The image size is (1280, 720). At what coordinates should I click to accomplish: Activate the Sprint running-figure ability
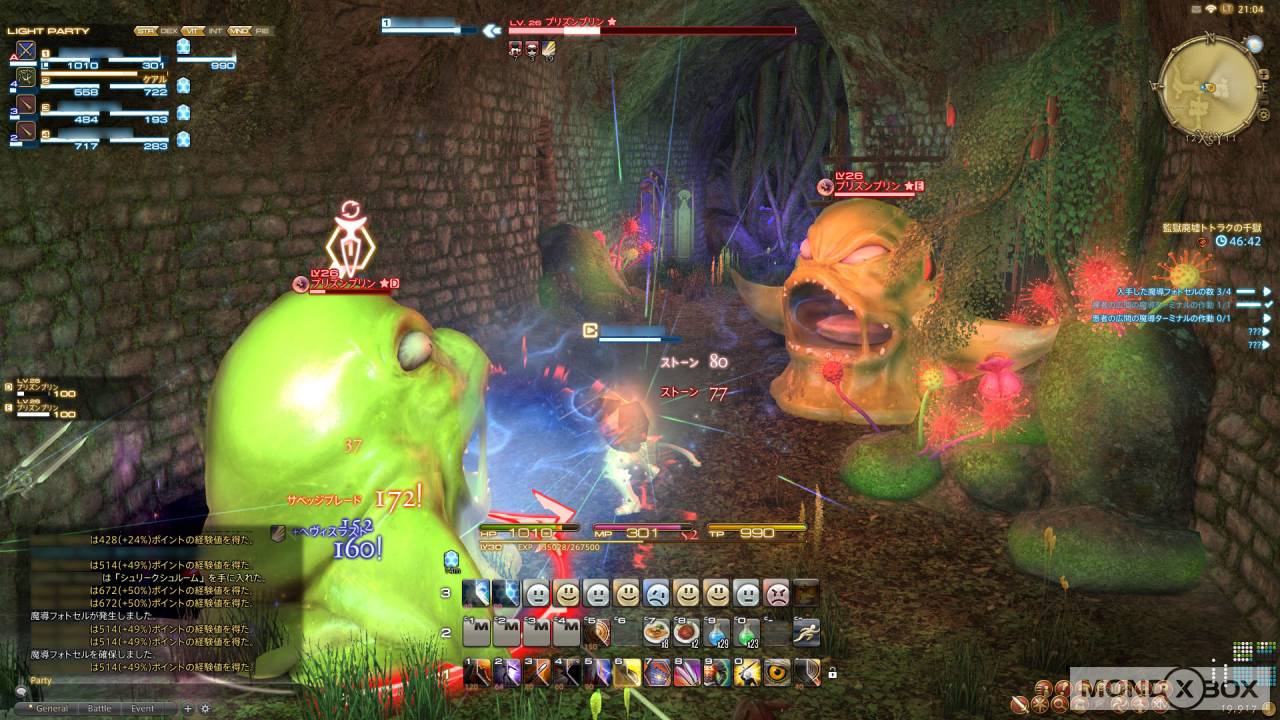tap(807, 632)
